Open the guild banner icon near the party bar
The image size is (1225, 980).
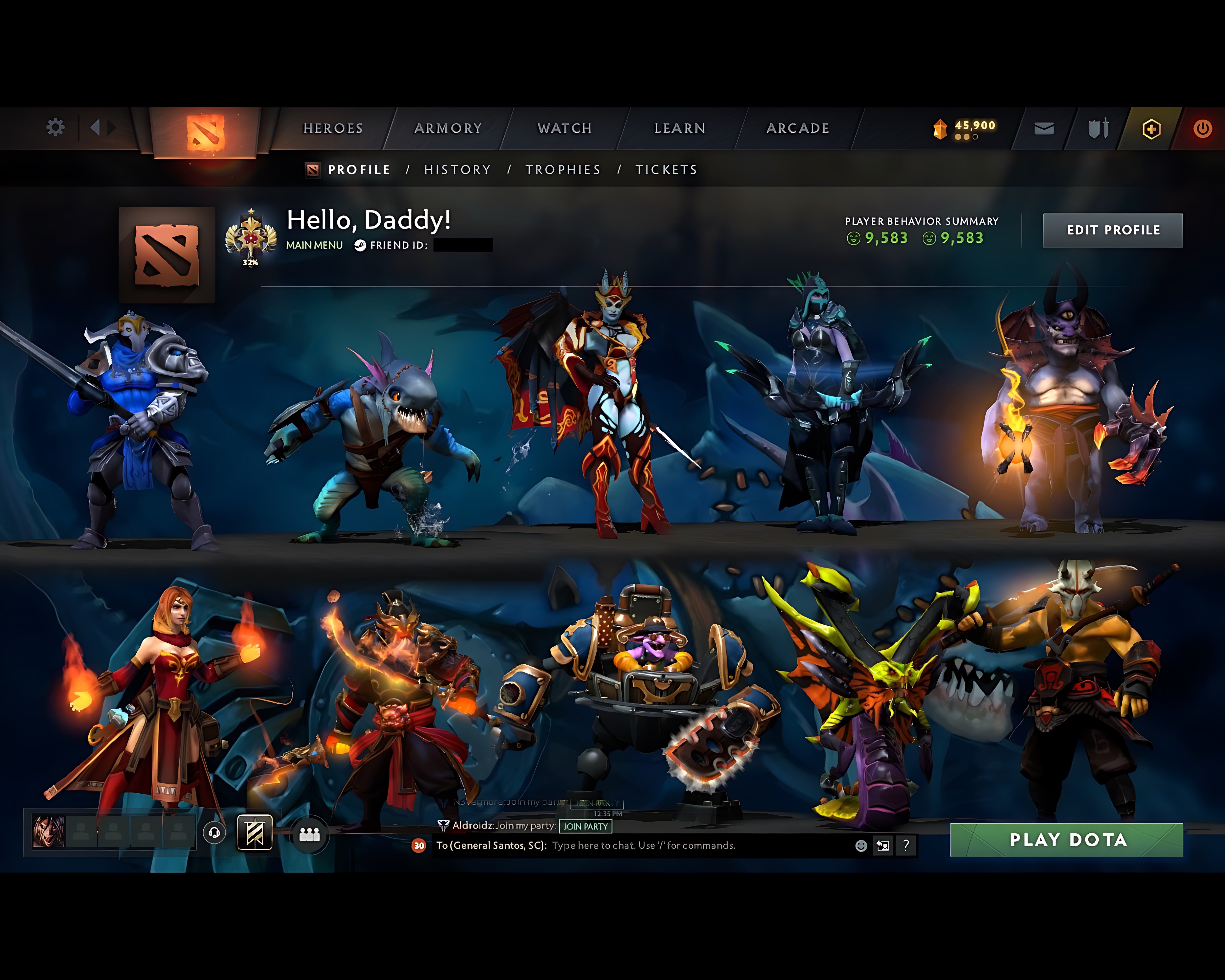[x=255, y=833]
